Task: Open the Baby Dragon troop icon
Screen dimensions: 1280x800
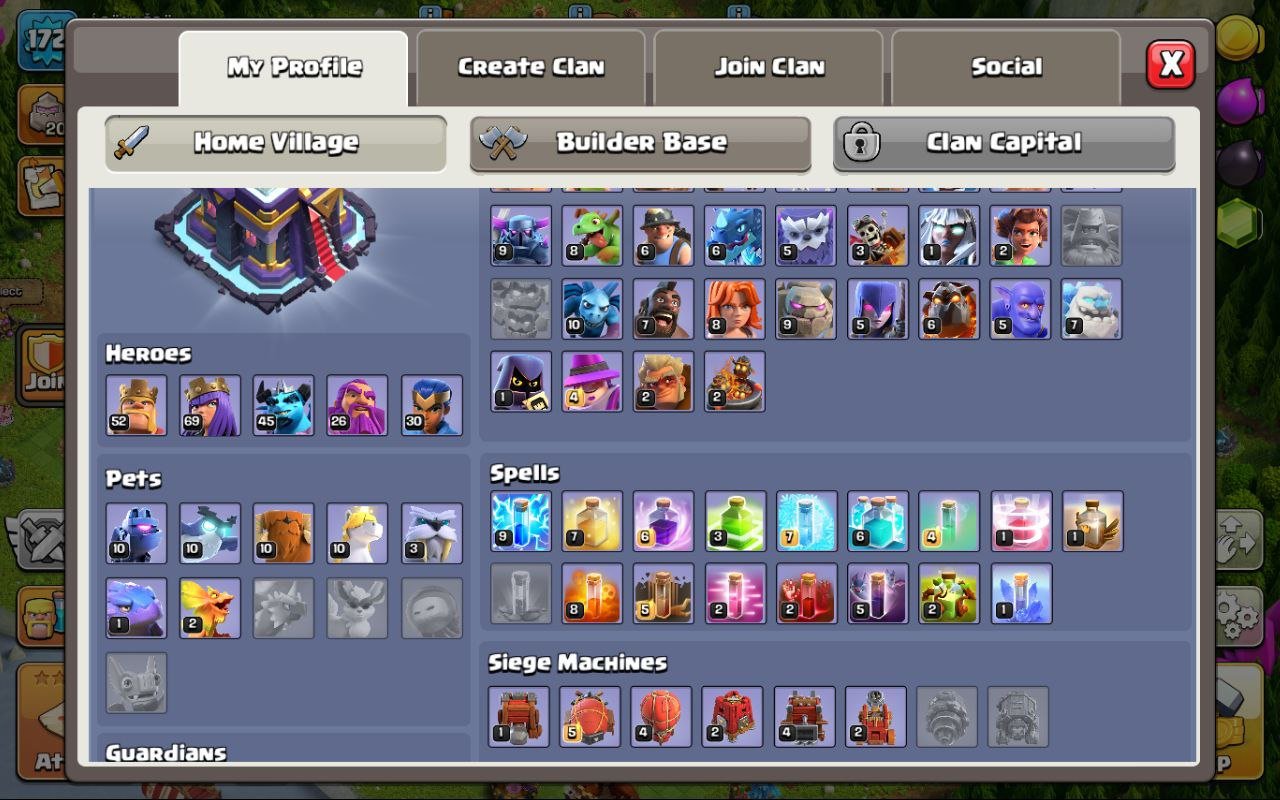Action: pos(591,236)
